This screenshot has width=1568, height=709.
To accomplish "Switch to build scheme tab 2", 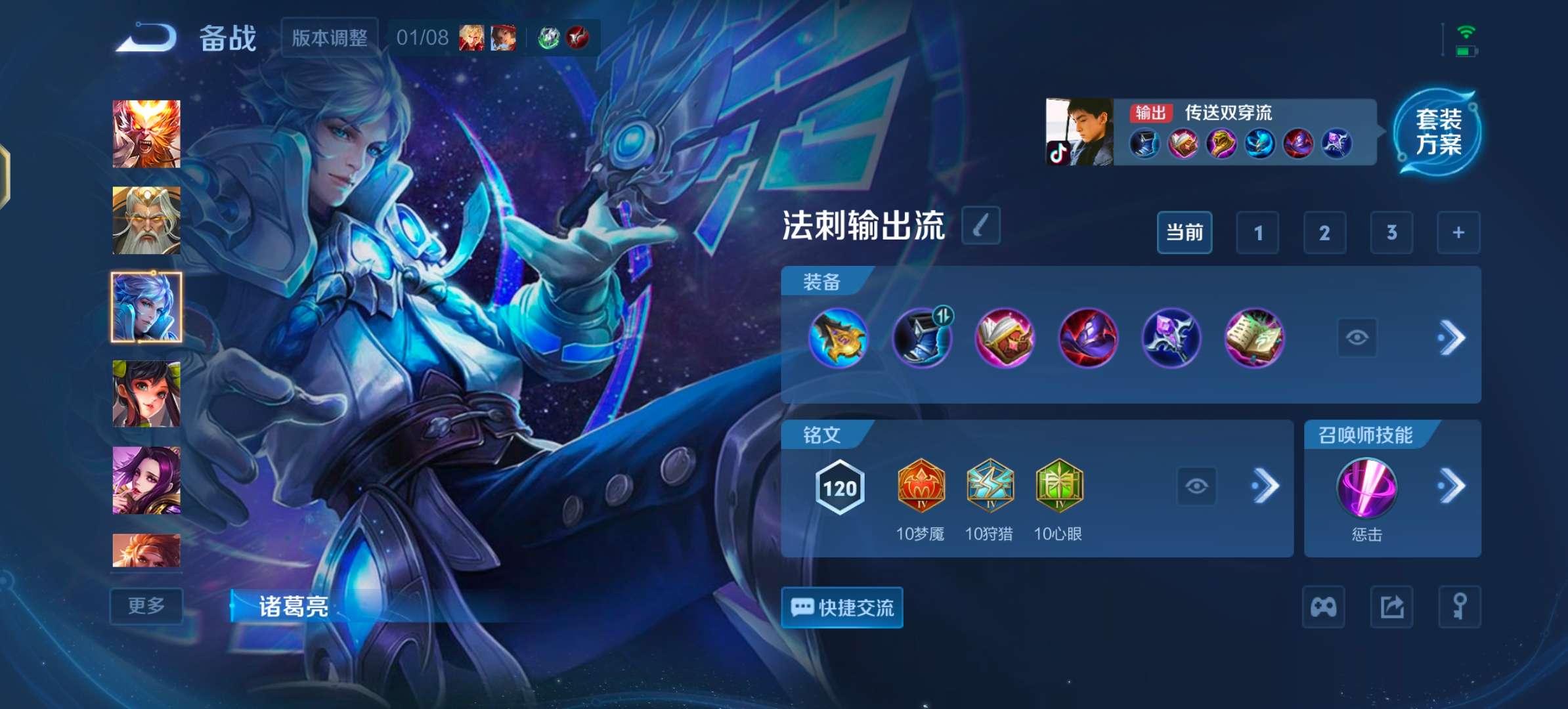I will (x=1325, y=232).
